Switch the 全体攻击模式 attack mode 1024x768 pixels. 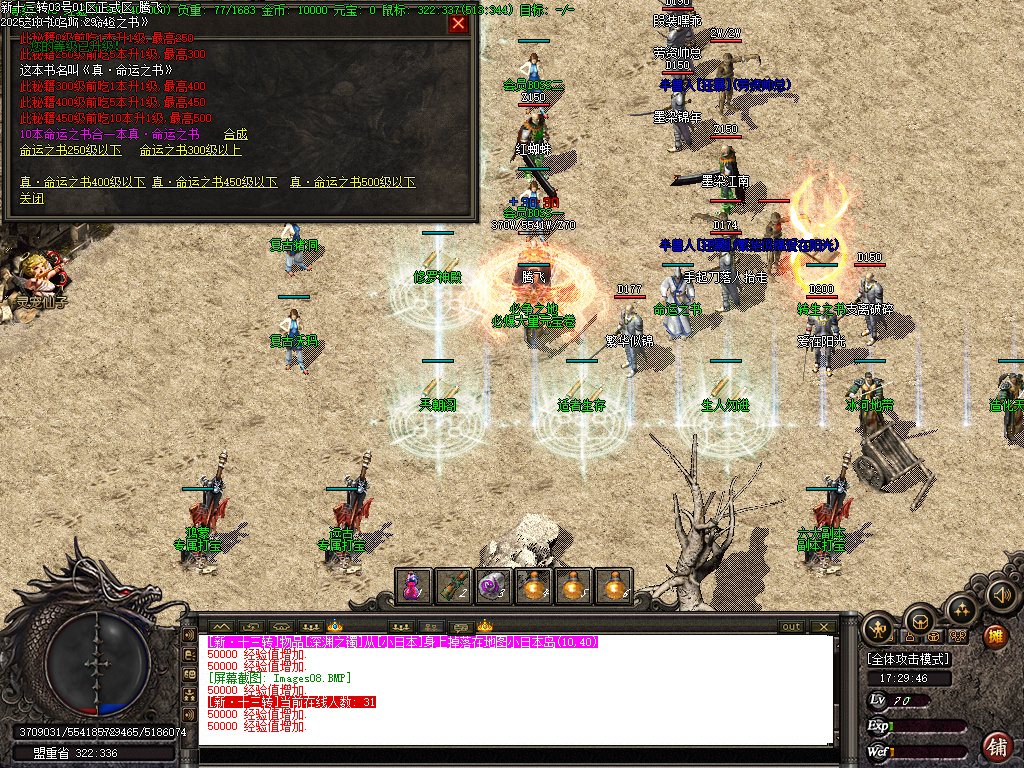tap(908, 659)
